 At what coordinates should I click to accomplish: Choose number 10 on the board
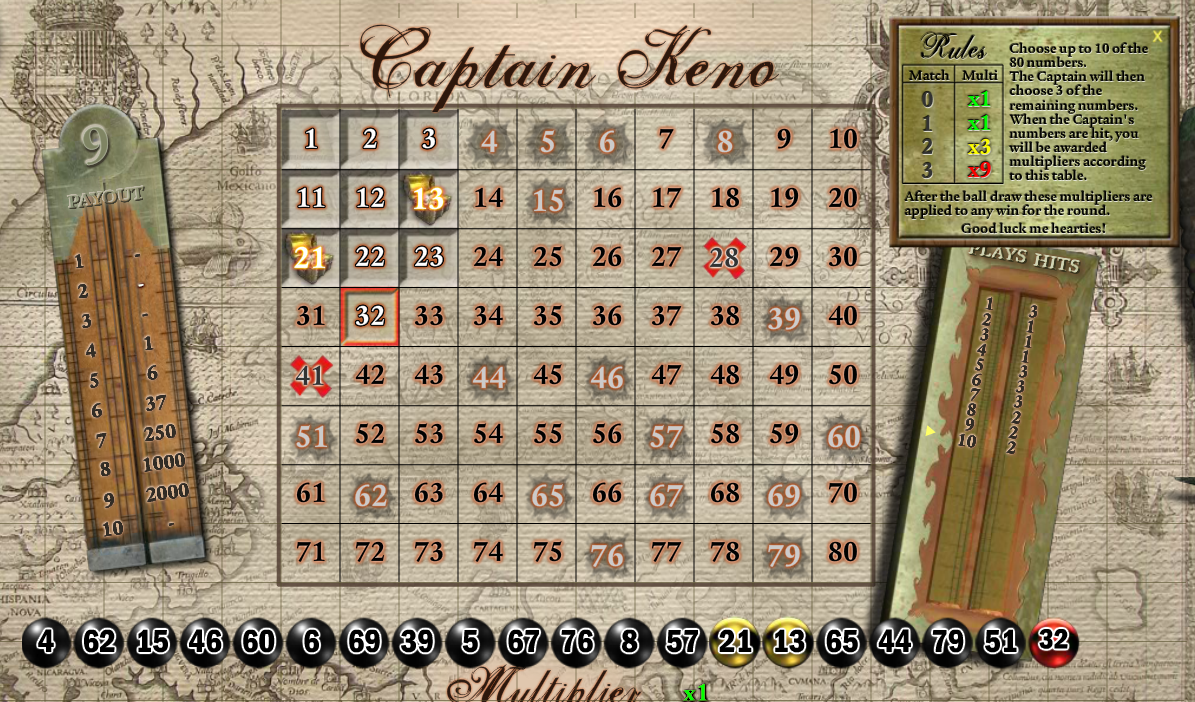point(843,139)
